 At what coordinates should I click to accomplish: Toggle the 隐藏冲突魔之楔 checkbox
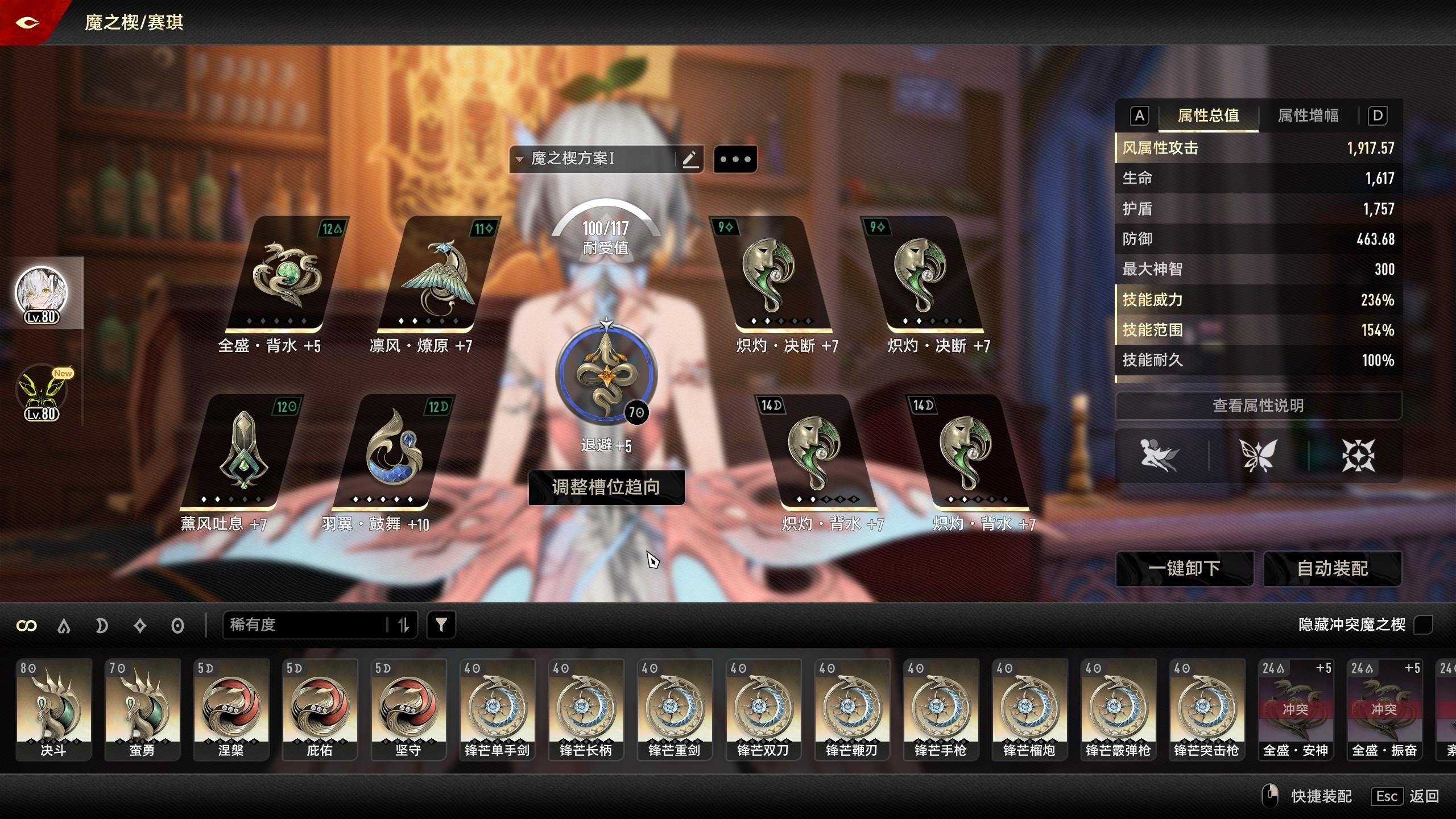[1422, 624]
